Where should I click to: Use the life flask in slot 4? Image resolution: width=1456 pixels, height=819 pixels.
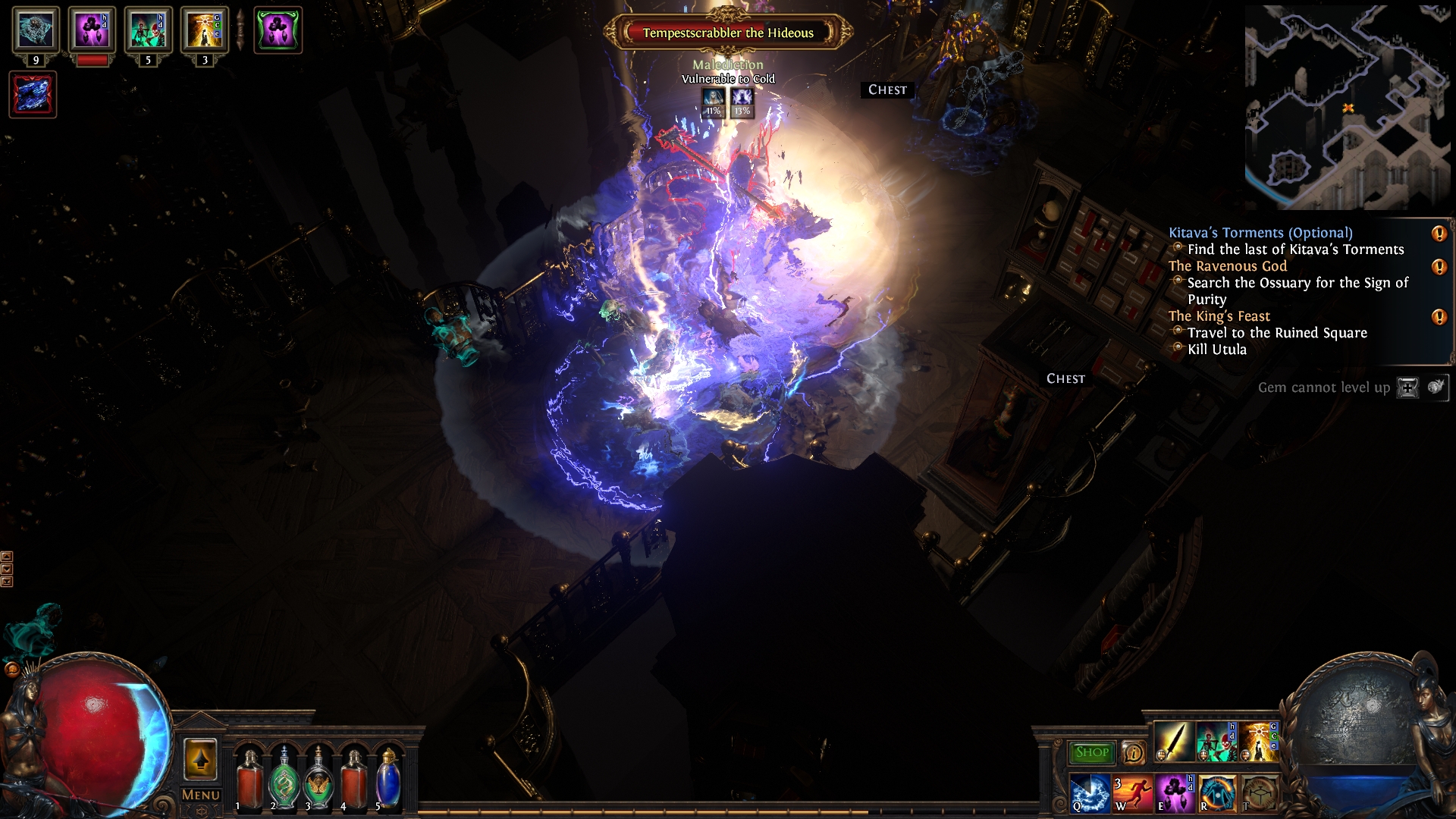tap(353, 777)
